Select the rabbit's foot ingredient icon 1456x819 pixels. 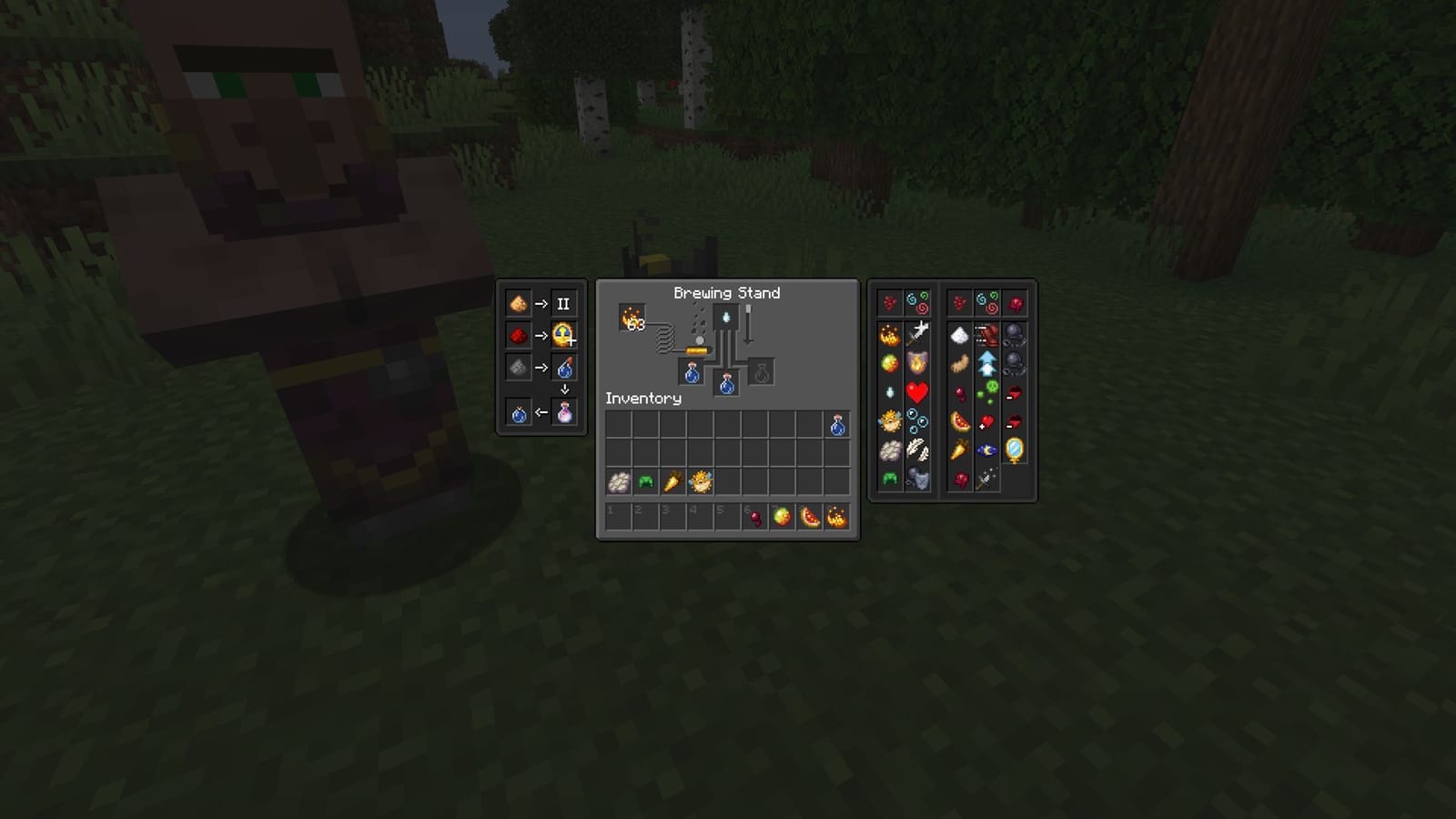(958, 364)
